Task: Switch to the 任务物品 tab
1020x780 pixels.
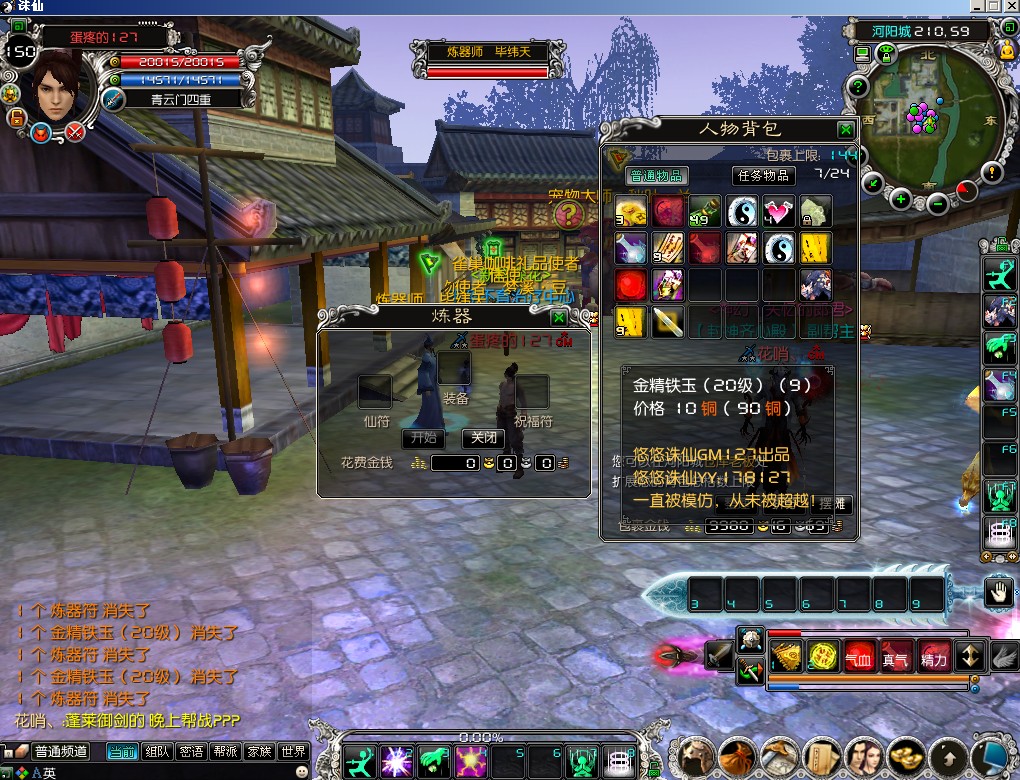Action: pos(764,176)
